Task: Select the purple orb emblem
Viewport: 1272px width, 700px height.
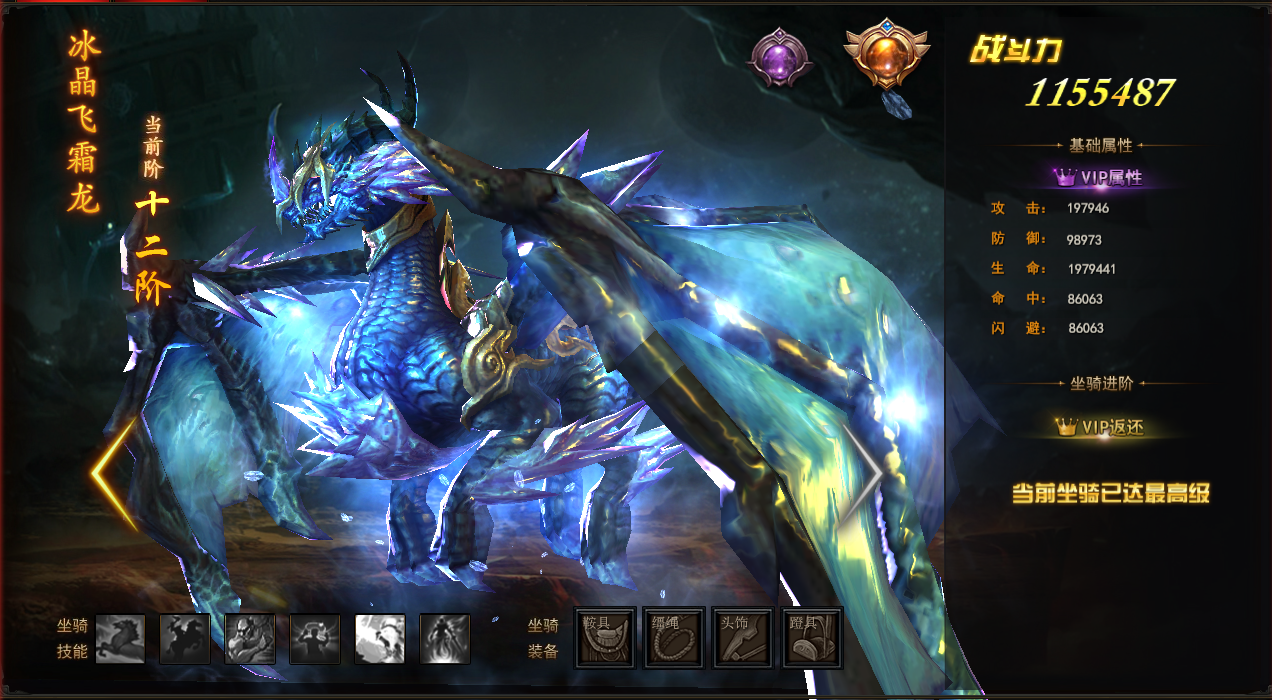Action: tap(778, 56)
